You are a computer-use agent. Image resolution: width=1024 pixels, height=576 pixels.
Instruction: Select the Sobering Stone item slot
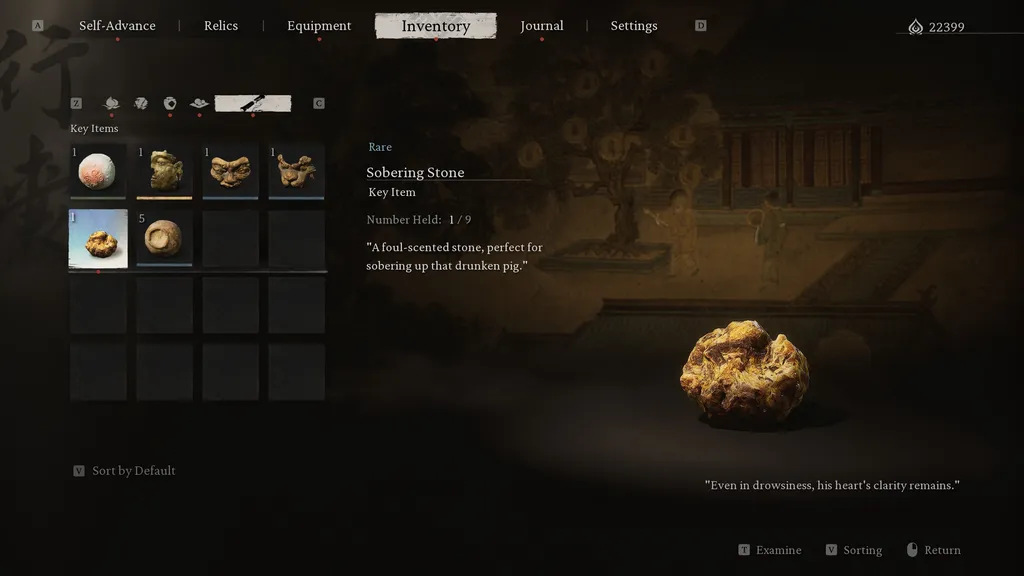tap(98, 238)
